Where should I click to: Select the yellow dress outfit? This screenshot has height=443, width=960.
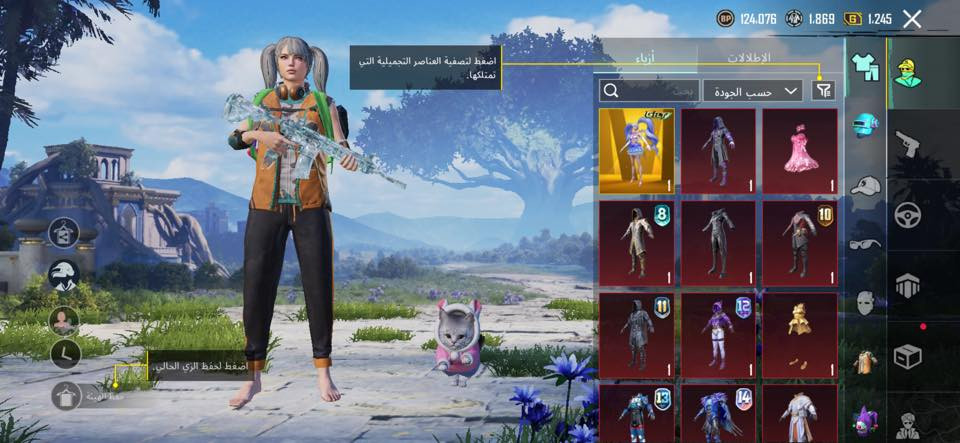[799, 335]
